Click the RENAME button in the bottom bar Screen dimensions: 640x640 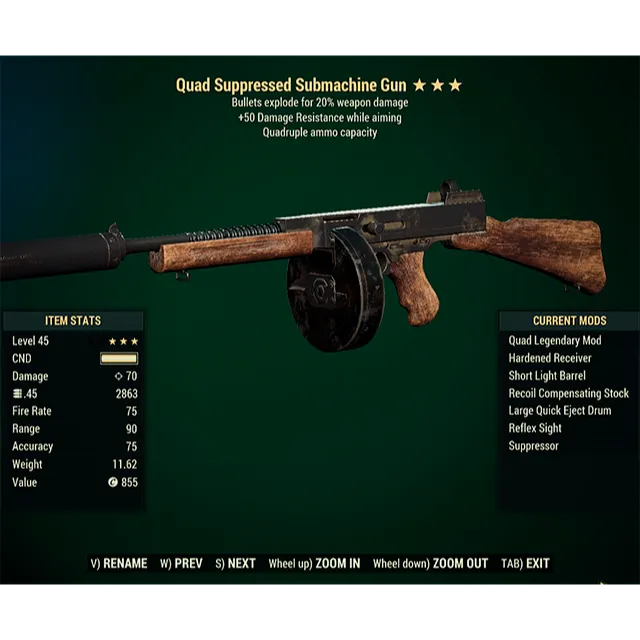tap(119, 563)
